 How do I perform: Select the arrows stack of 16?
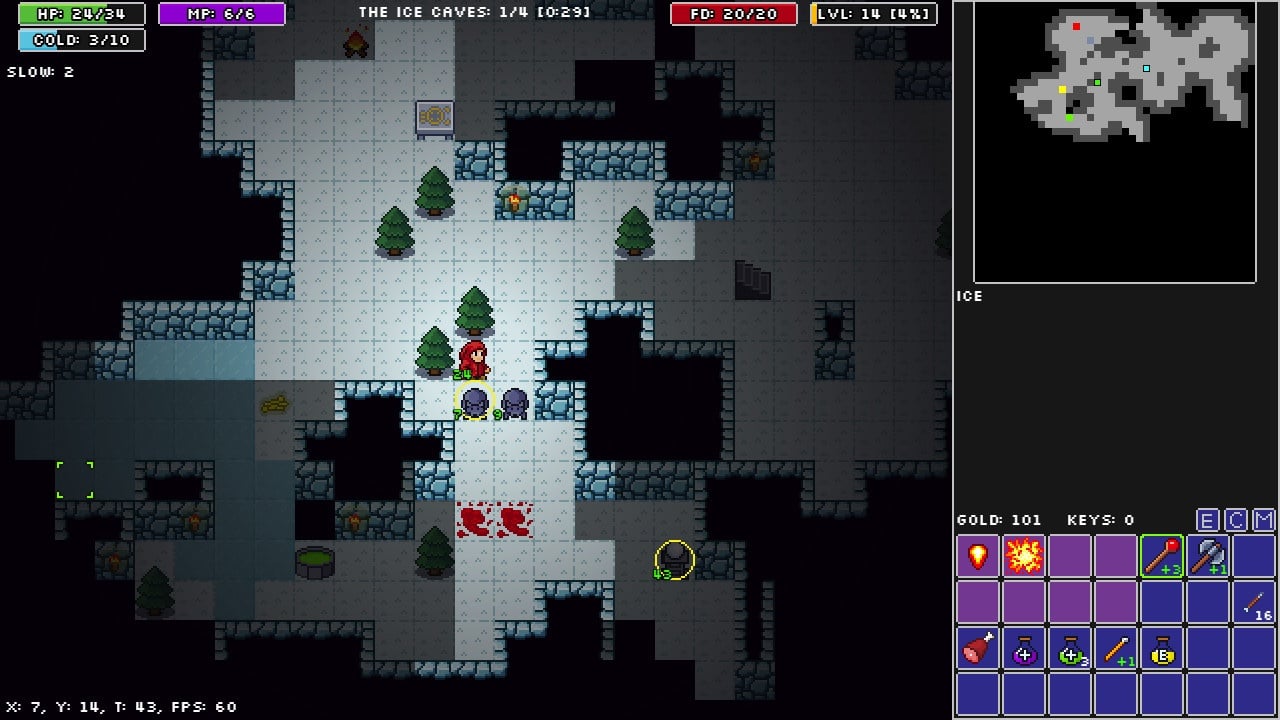click(1254, 602)
